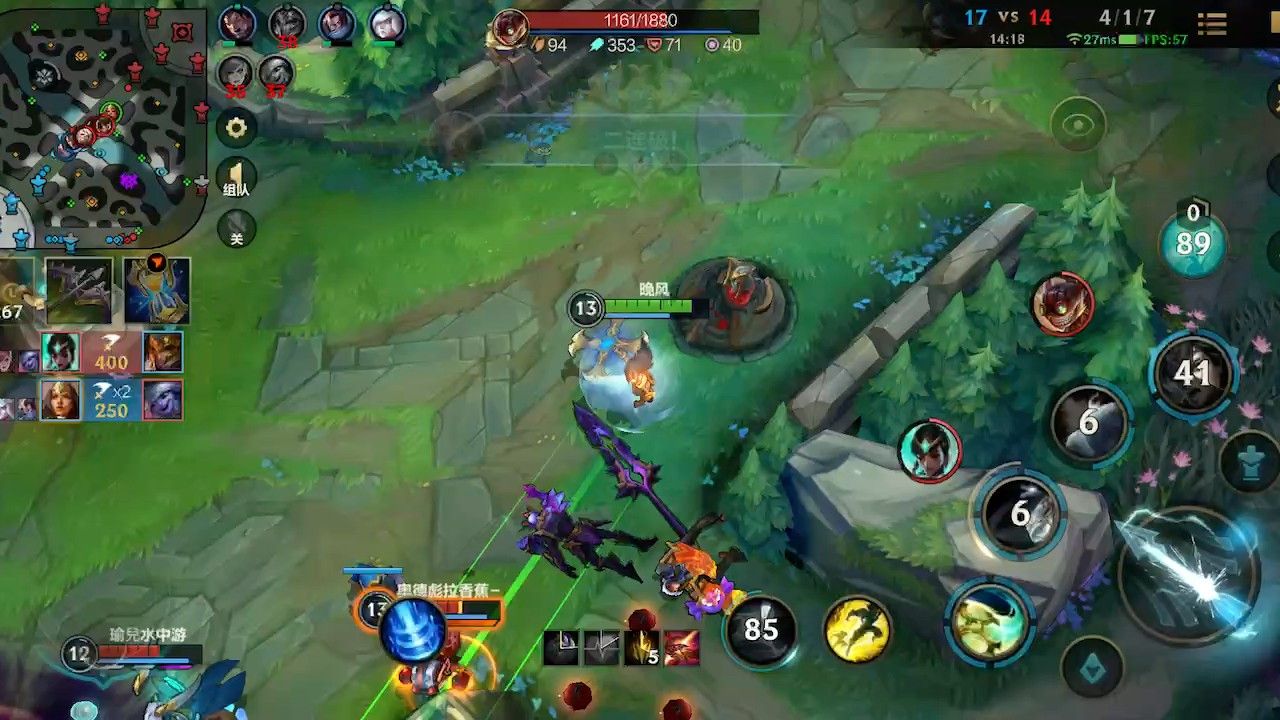1280x720 pixels.
Task: Toggle the eye view button
Action: (x=1078, y=125)
